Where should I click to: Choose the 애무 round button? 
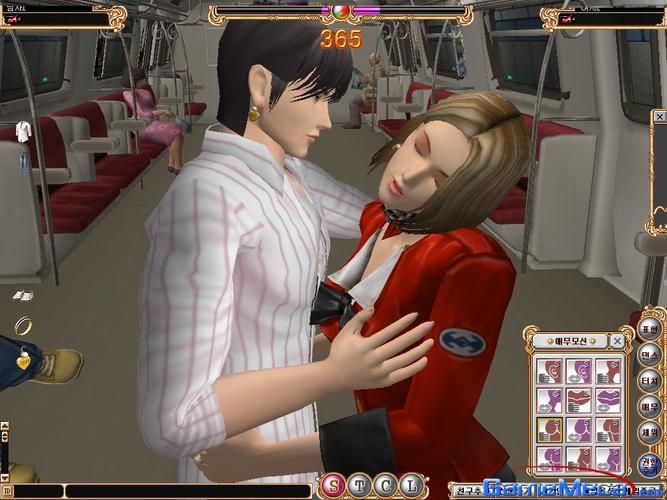(x=649, y=406)
